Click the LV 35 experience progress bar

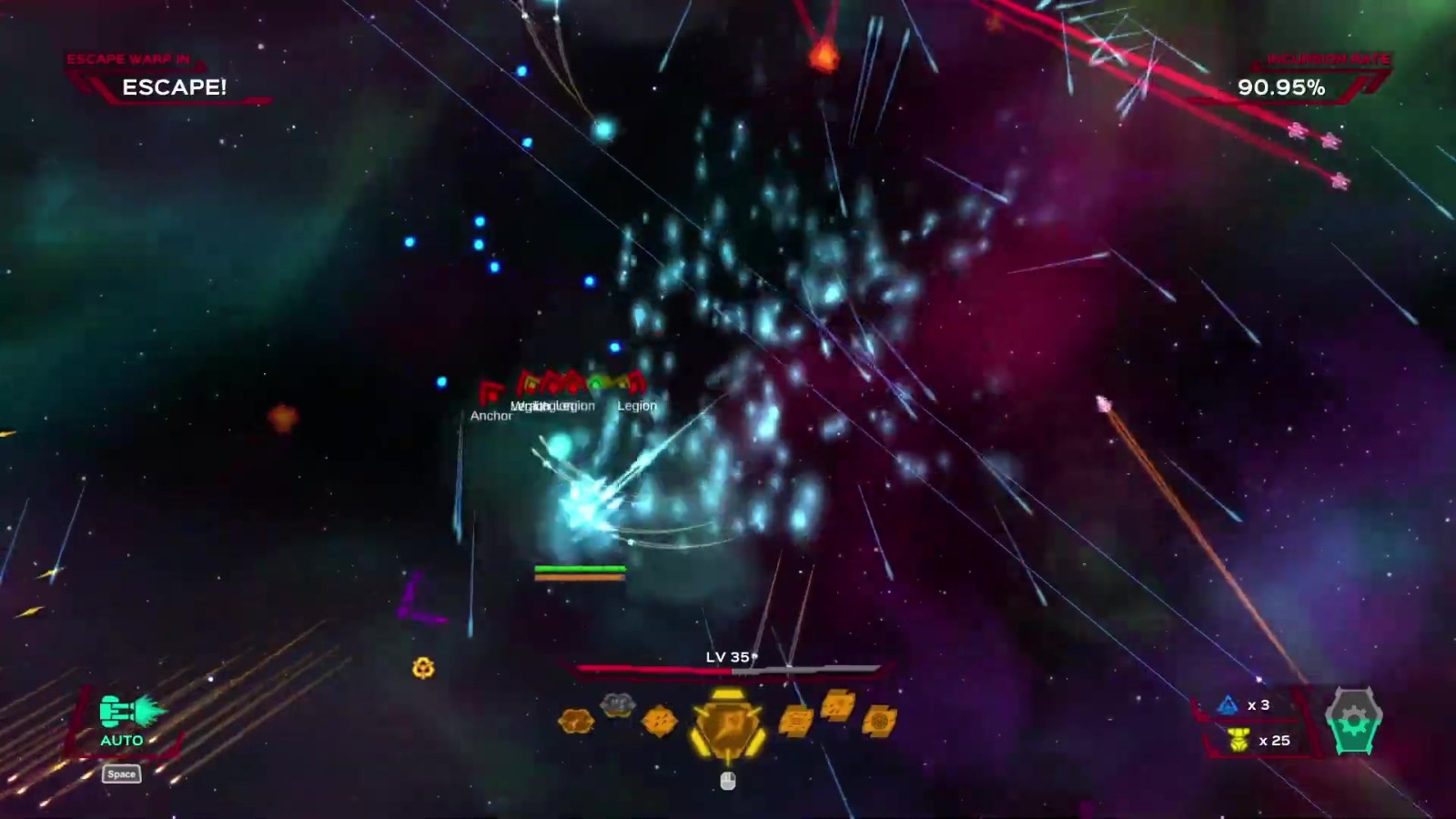(728, 670)
